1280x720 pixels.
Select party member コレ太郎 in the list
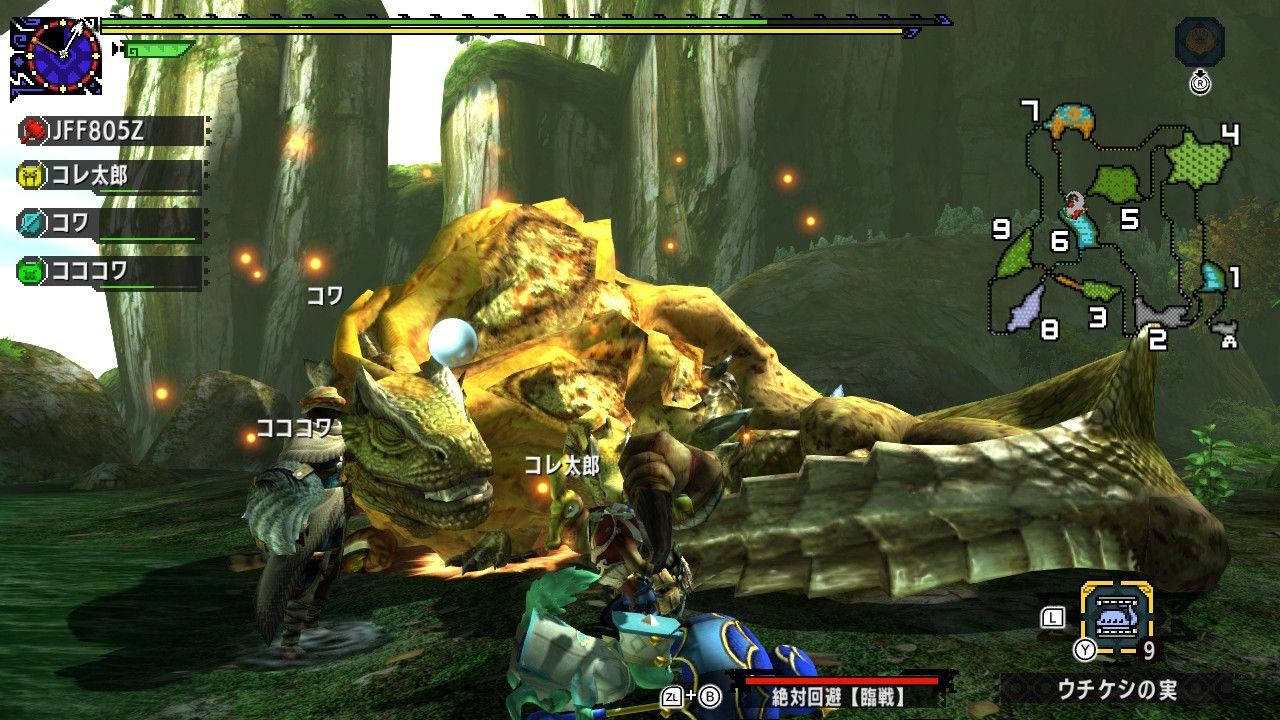[110, 177]
